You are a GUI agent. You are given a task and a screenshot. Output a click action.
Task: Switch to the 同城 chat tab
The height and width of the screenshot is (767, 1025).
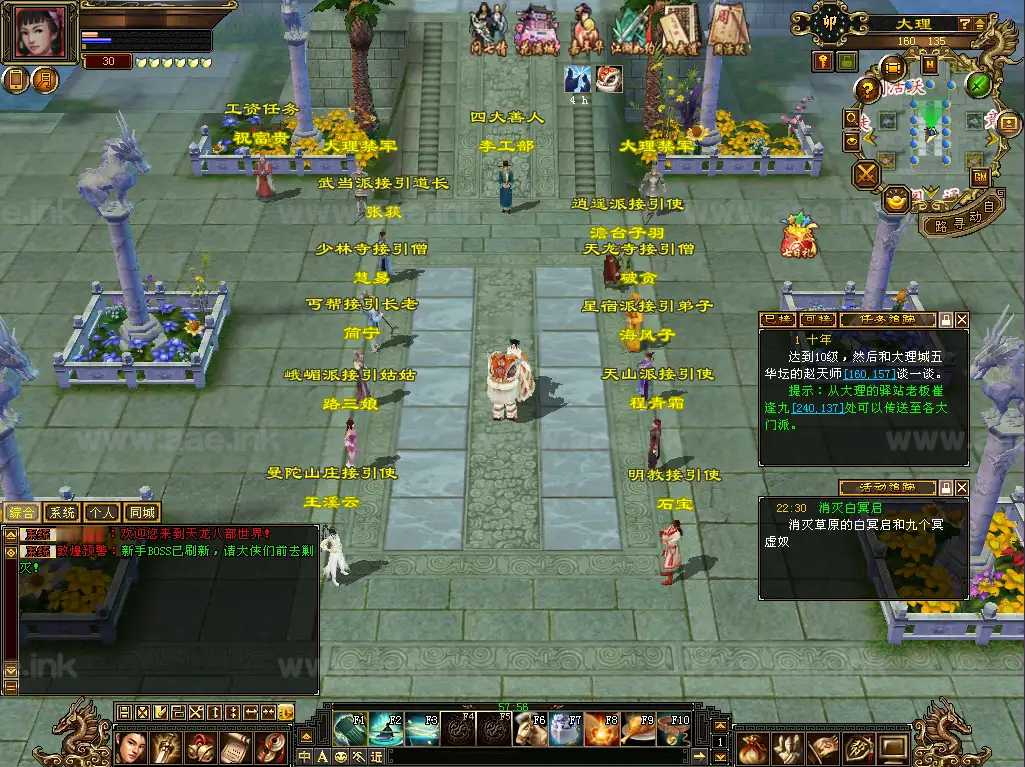coord(142,513)
